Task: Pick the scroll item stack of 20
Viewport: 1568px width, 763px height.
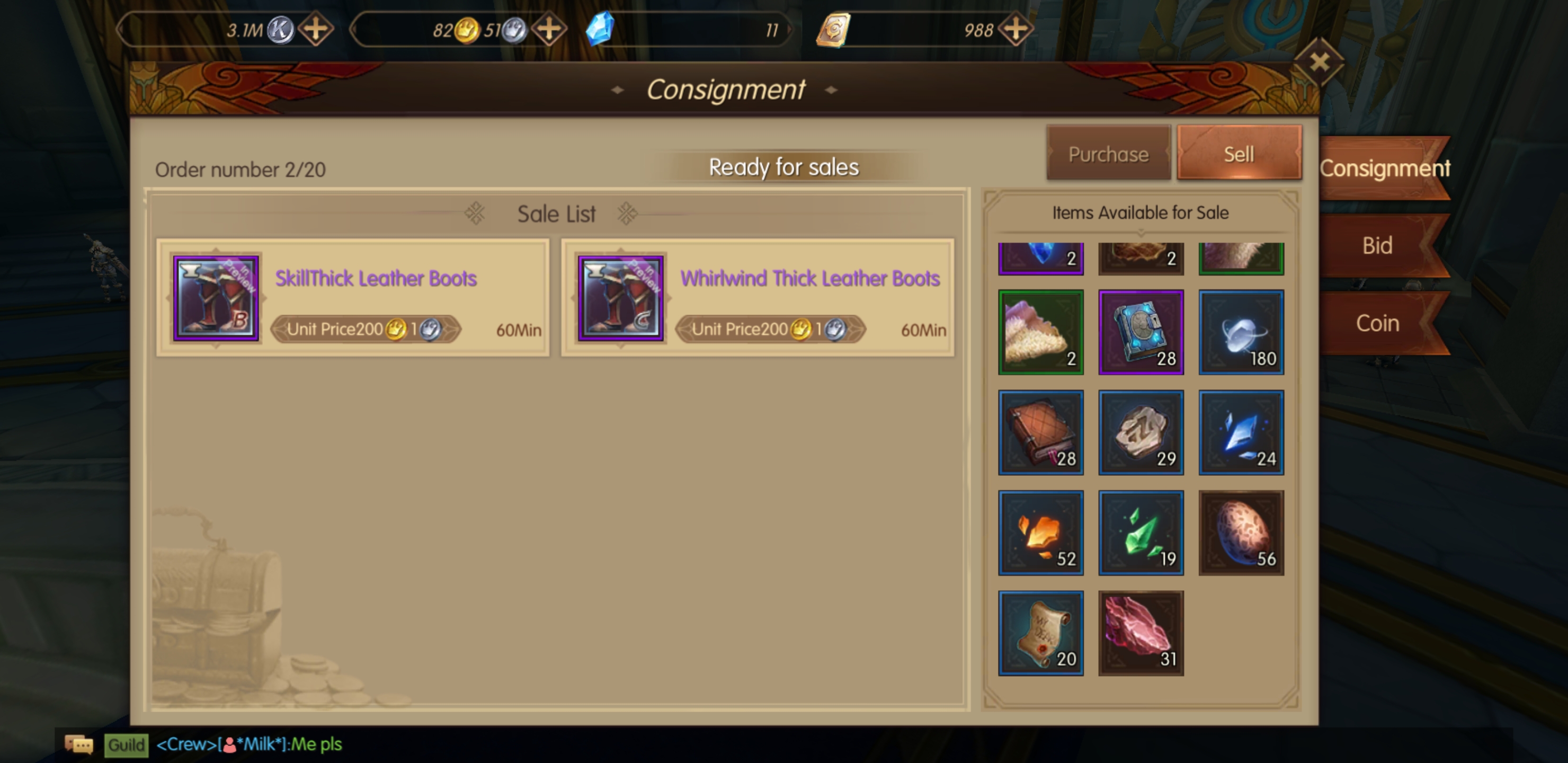Action: coord(1041,633)
